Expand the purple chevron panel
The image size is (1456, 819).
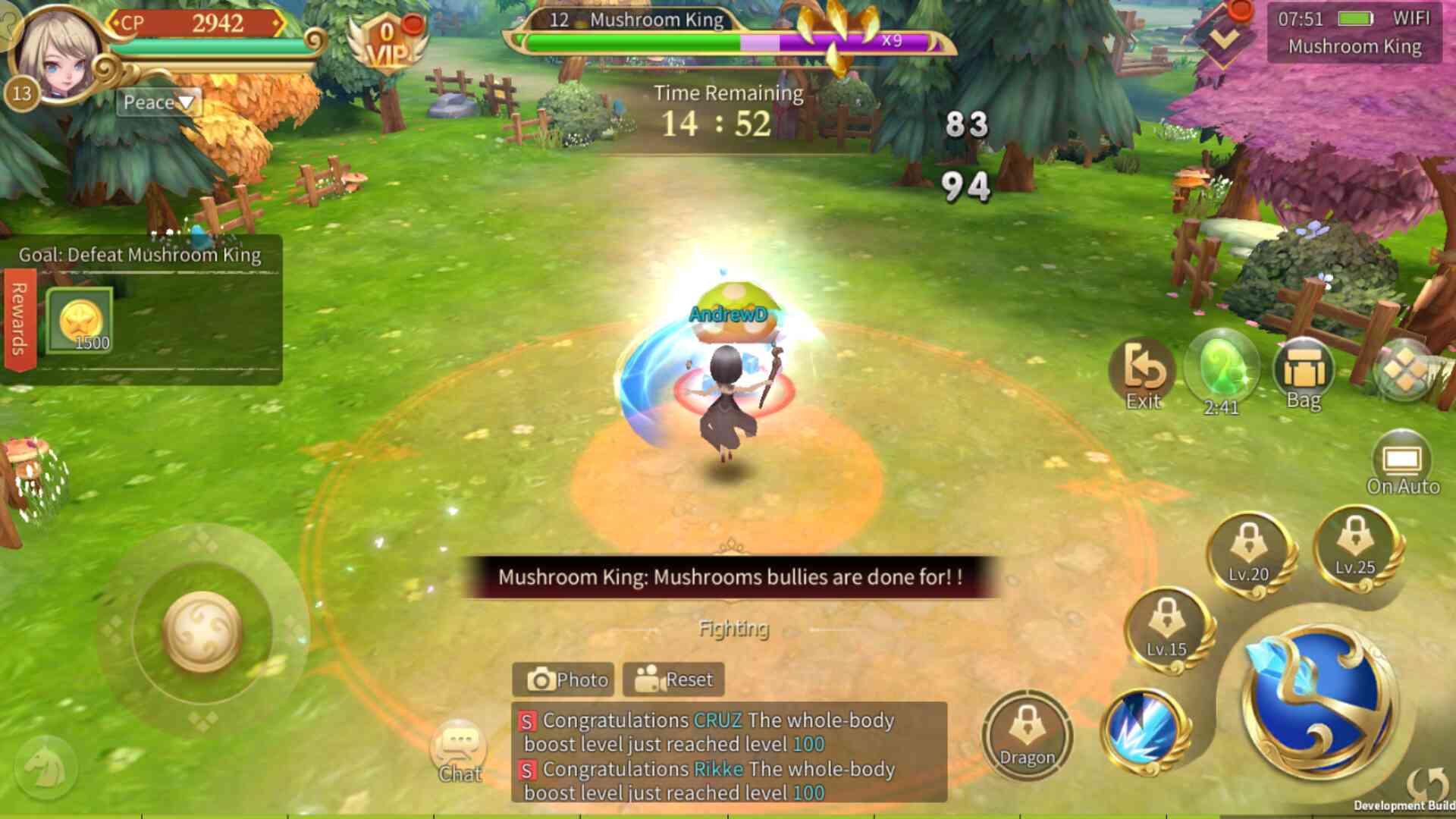[x=1223, y=36]
